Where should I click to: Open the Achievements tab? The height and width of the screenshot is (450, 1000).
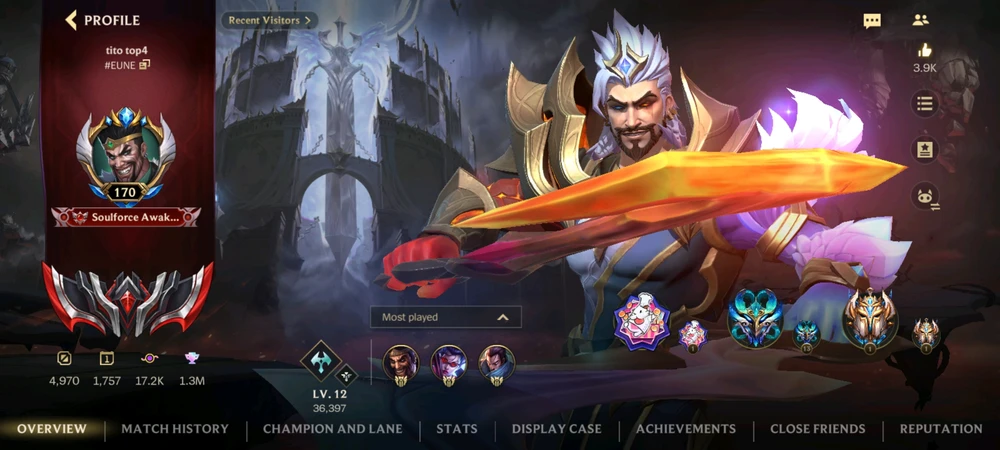point(685,429)
